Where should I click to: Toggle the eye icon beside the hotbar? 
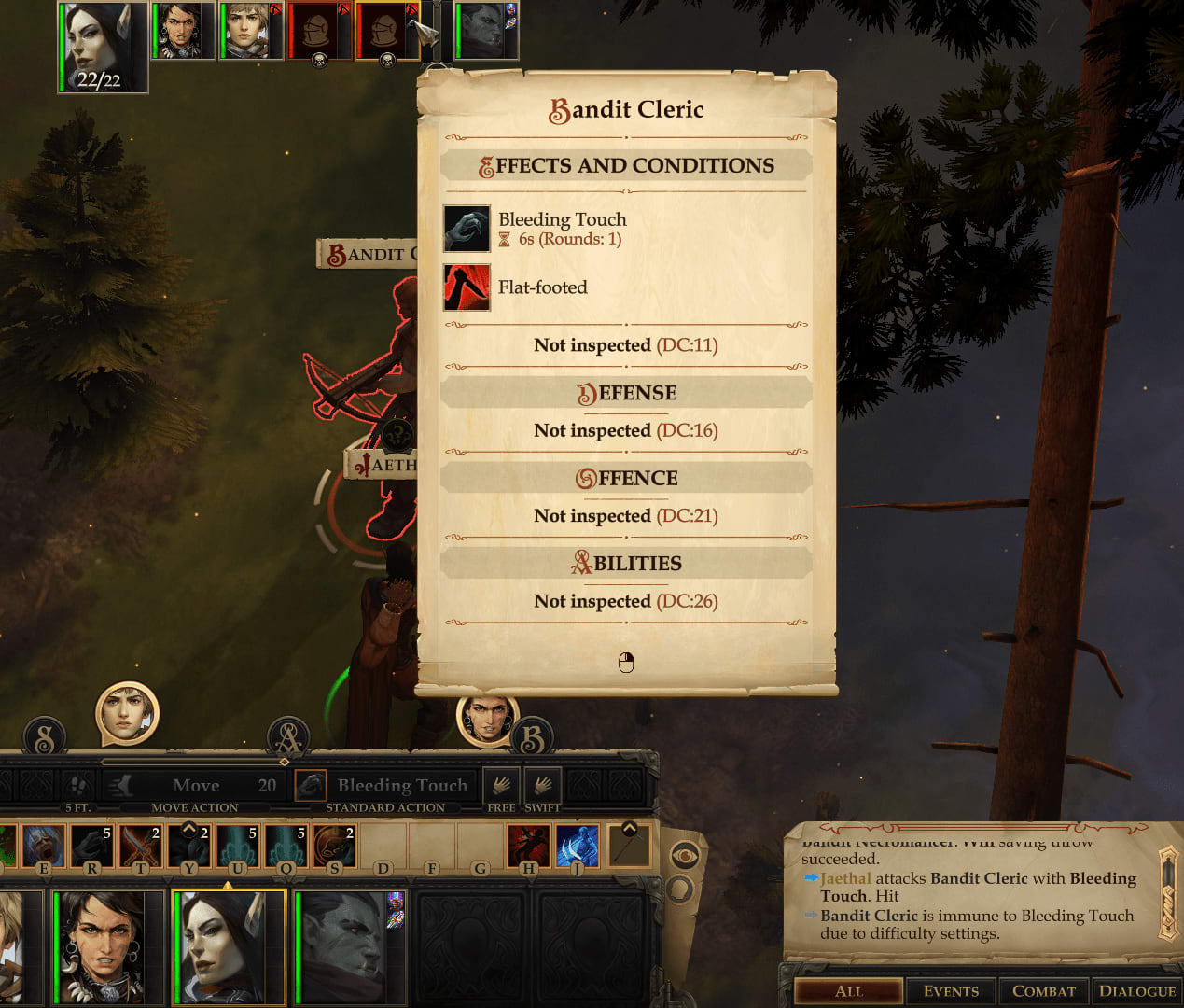[684, 854]
